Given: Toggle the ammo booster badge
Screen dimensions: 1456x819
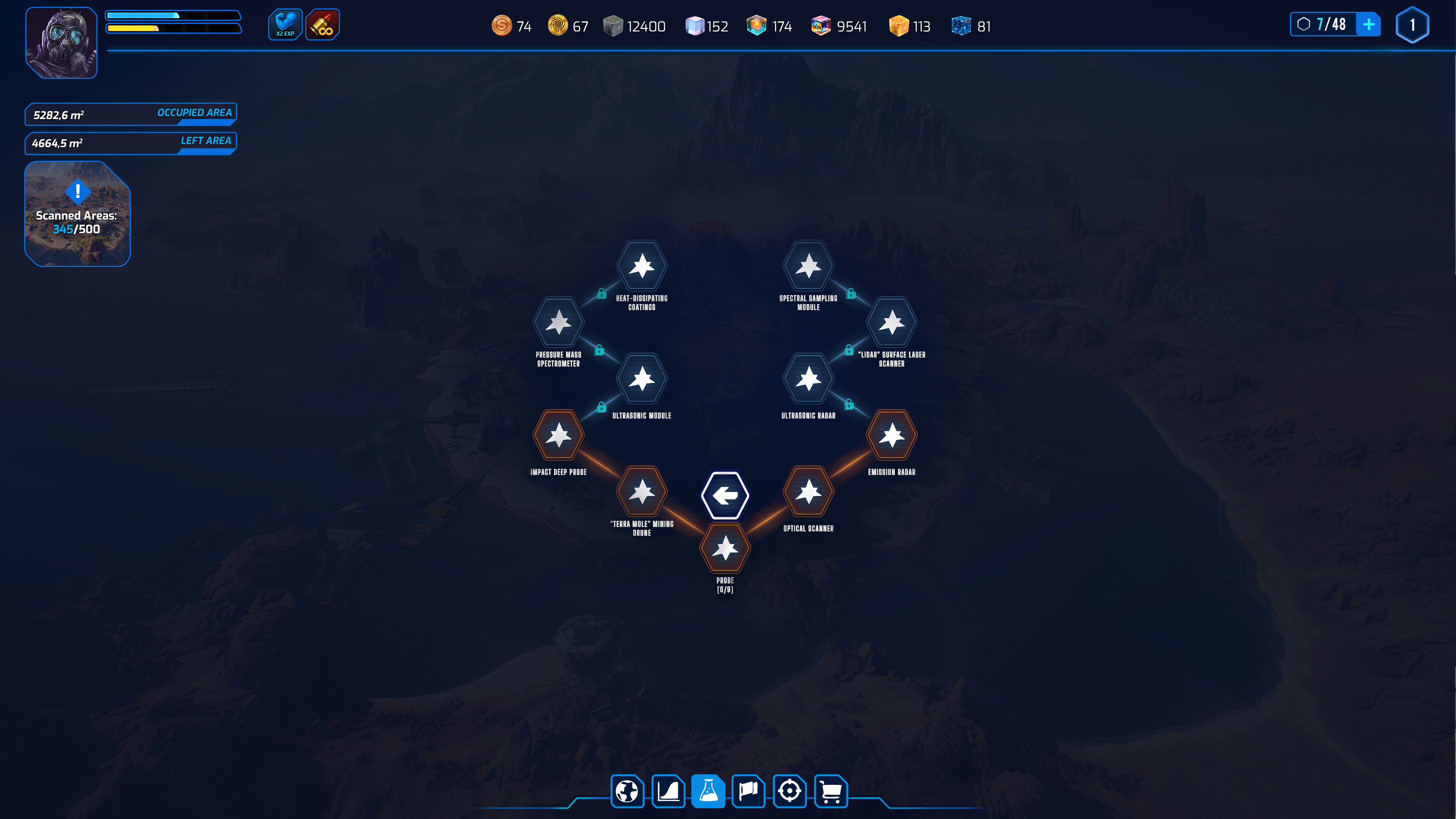Looking at the screenshot, I should click(x=322, y=24).
